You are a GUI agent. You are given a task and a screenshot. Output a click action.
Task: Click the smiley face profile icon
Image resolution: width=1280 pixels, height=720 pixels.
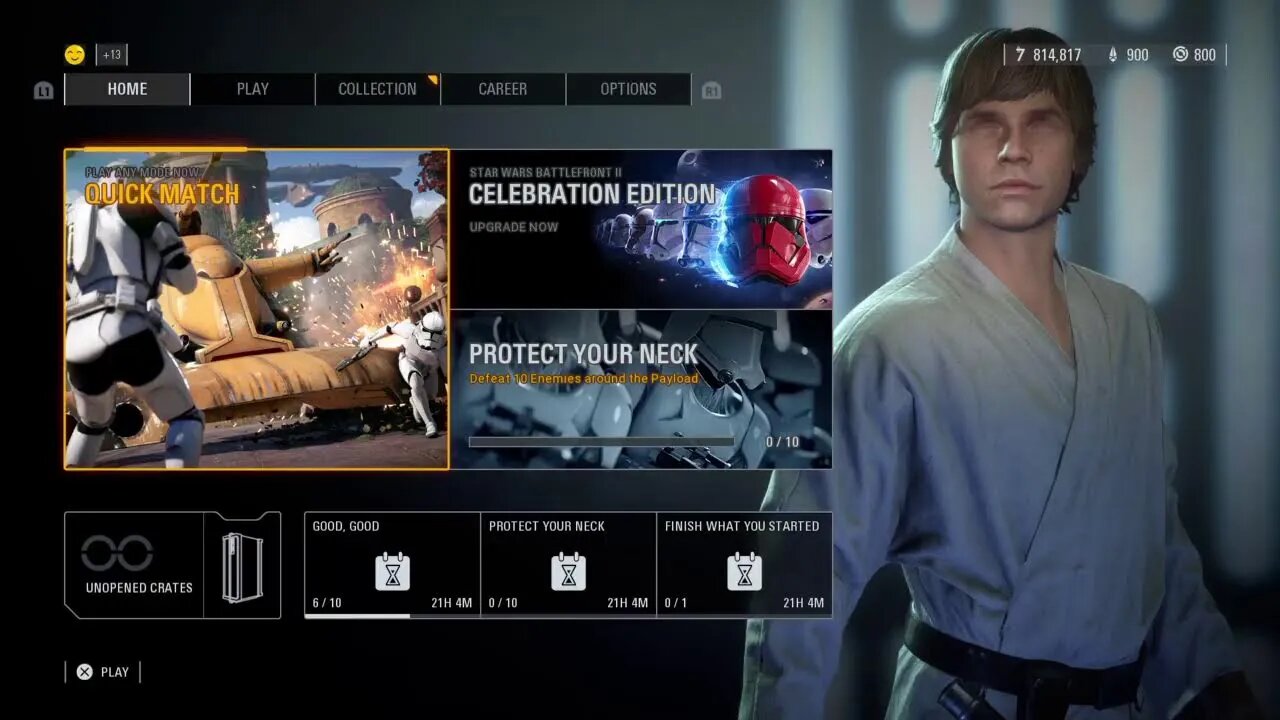coord(75,55)
